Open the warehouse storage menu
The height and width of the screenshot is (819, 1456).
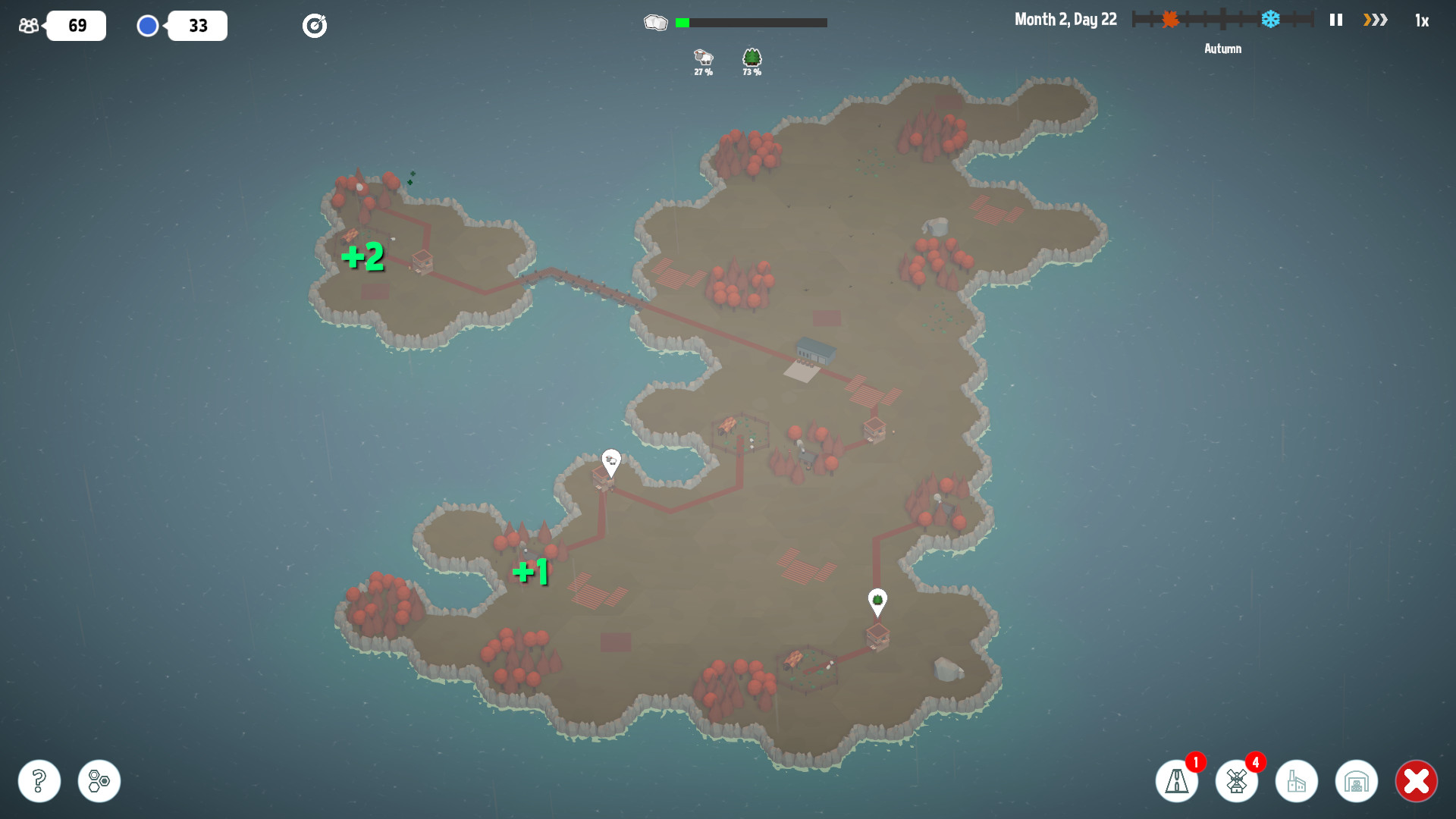1357,780
